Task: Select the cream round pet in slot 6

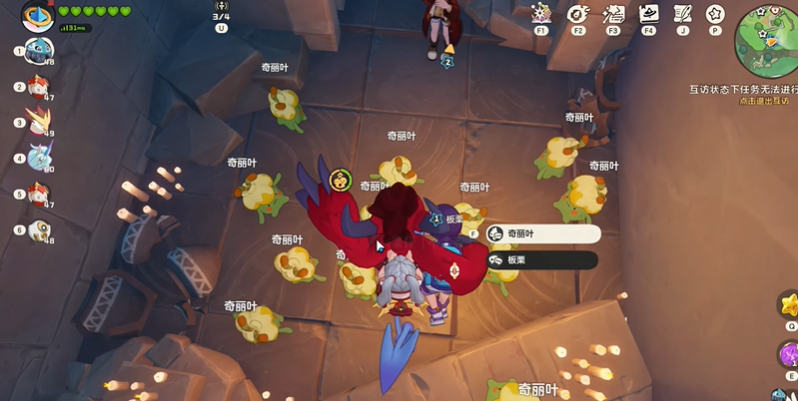Action: tap(38, 231)
